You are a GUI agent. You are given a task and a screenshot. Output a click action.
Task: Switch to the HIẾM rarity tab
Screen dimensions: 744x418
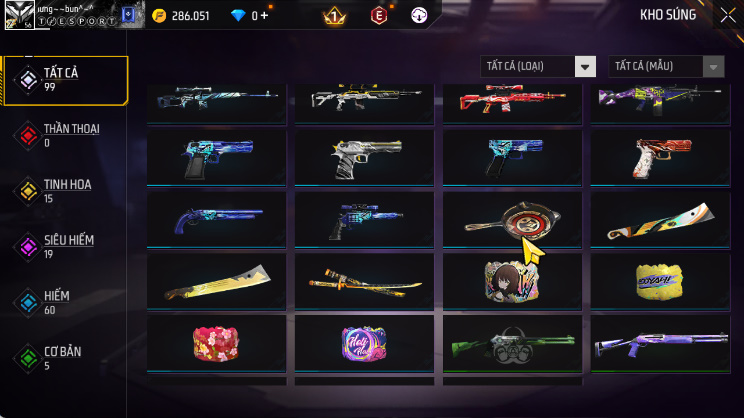(x=65, y=302)
